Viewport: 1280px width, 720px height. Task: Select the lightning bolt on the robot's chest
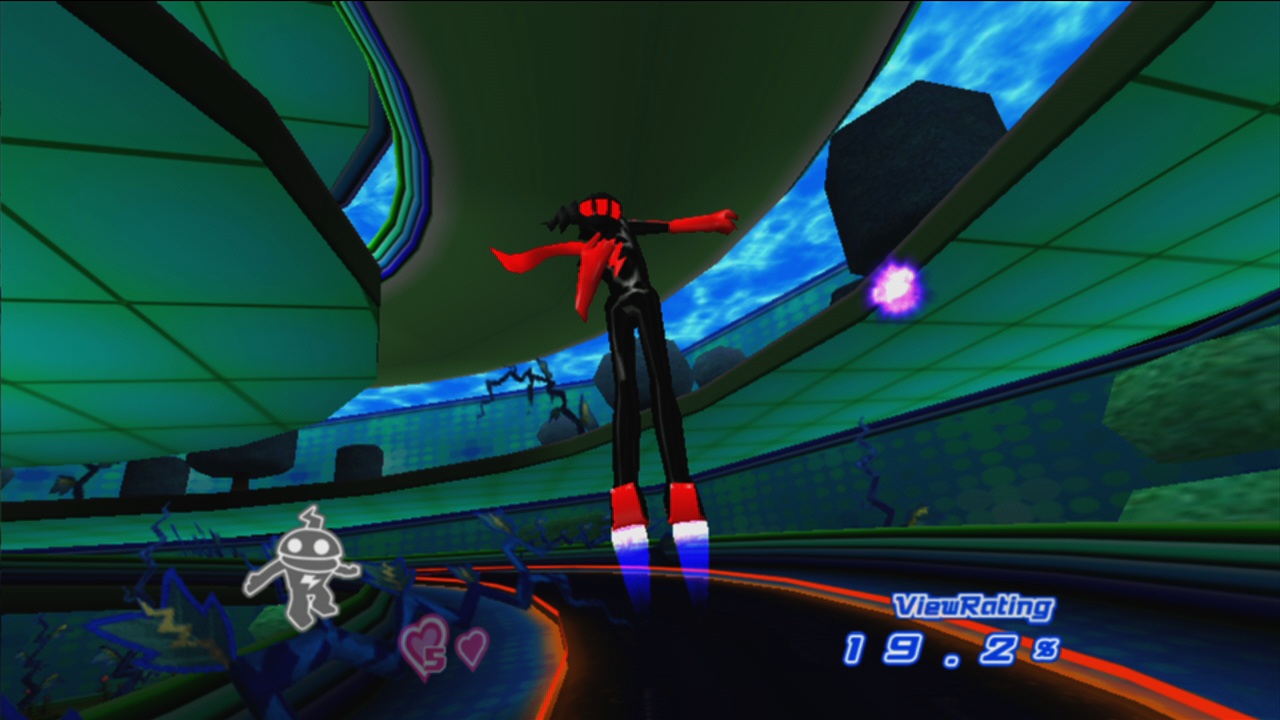pos(309,580)
